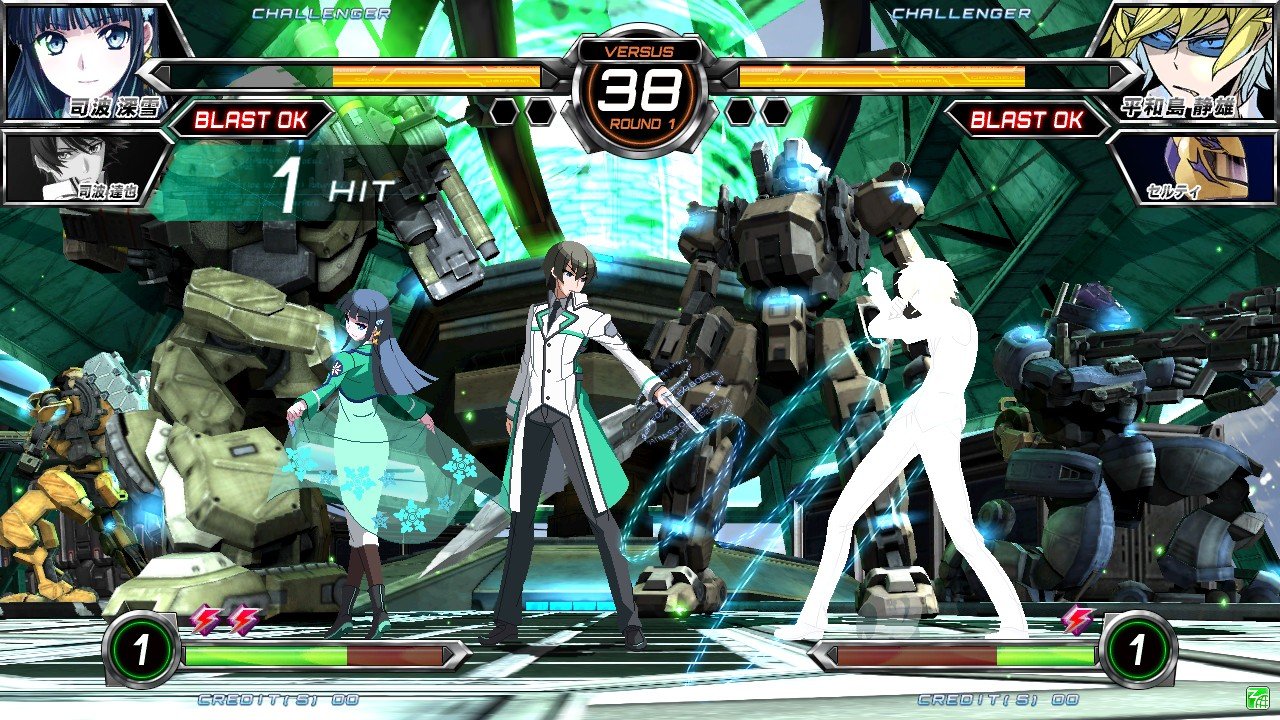
Task: Toggle the left BLAST OK indicator
Action: 253,120
